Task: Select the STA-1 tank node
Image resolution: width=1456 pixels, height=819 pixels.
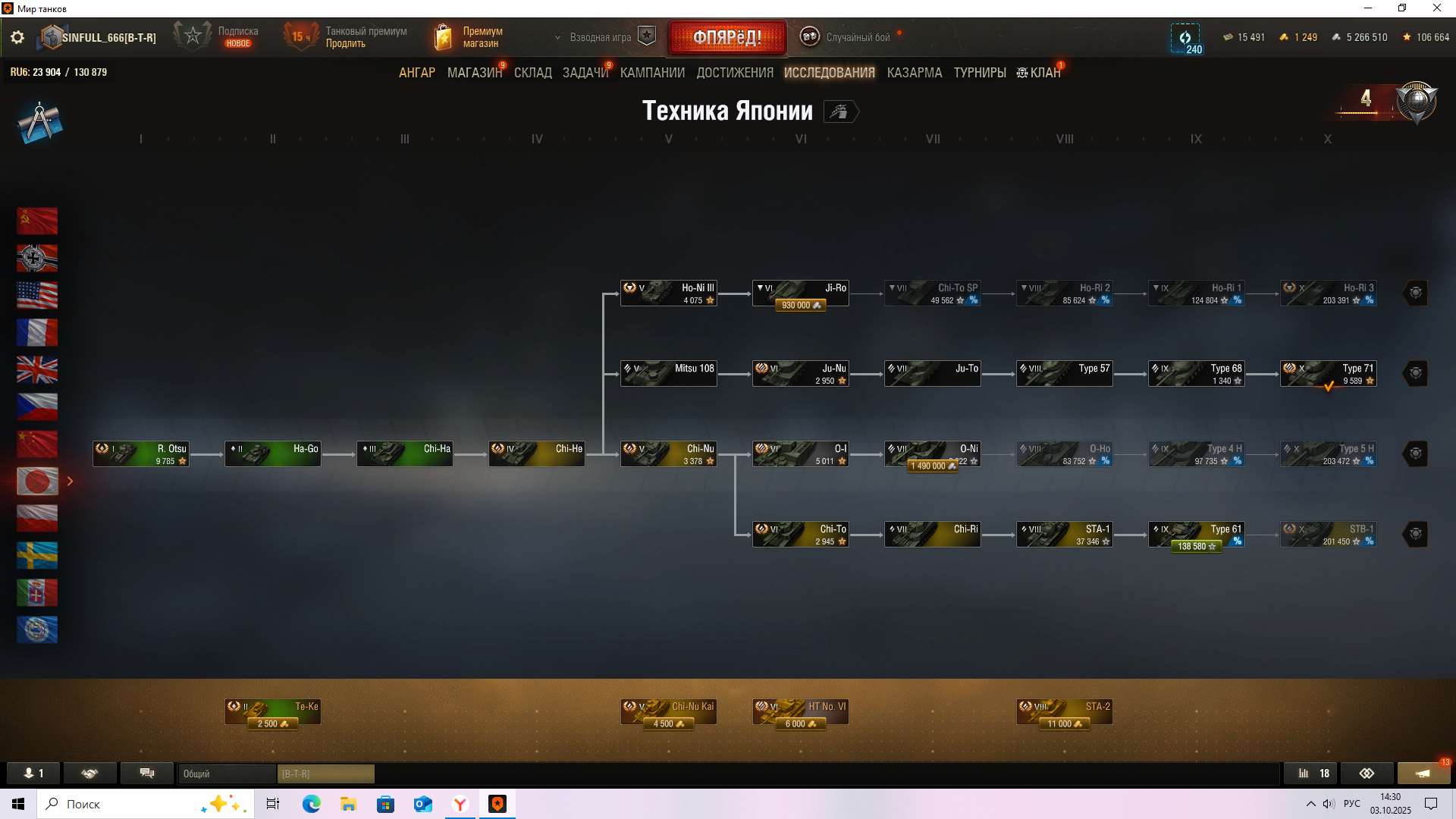Action: point(1064,535)
